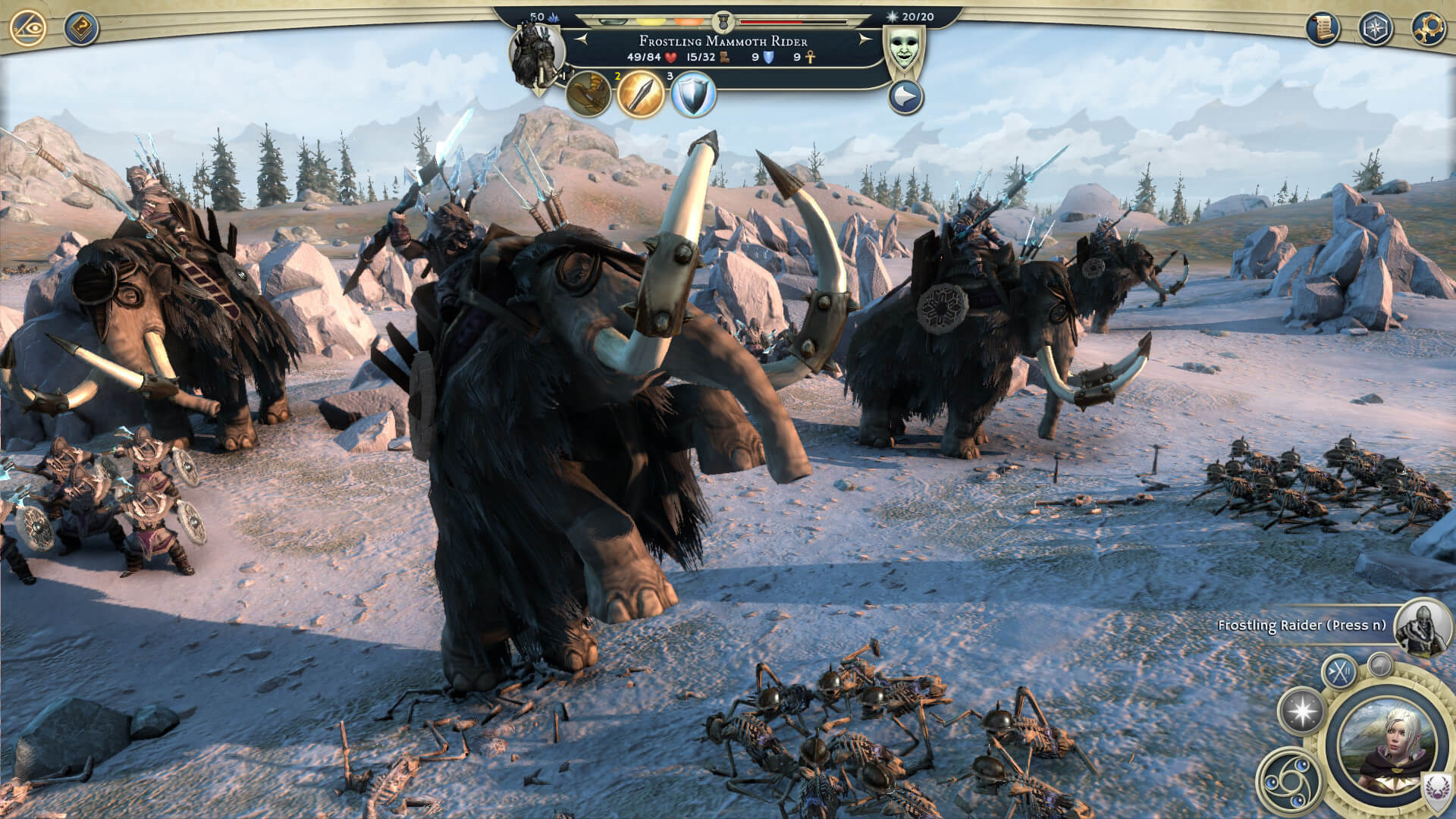The width and height of the screenshot is (1456, 819).
Task: Toggle the hide interface eye icon
Action: tap(27, 27)
